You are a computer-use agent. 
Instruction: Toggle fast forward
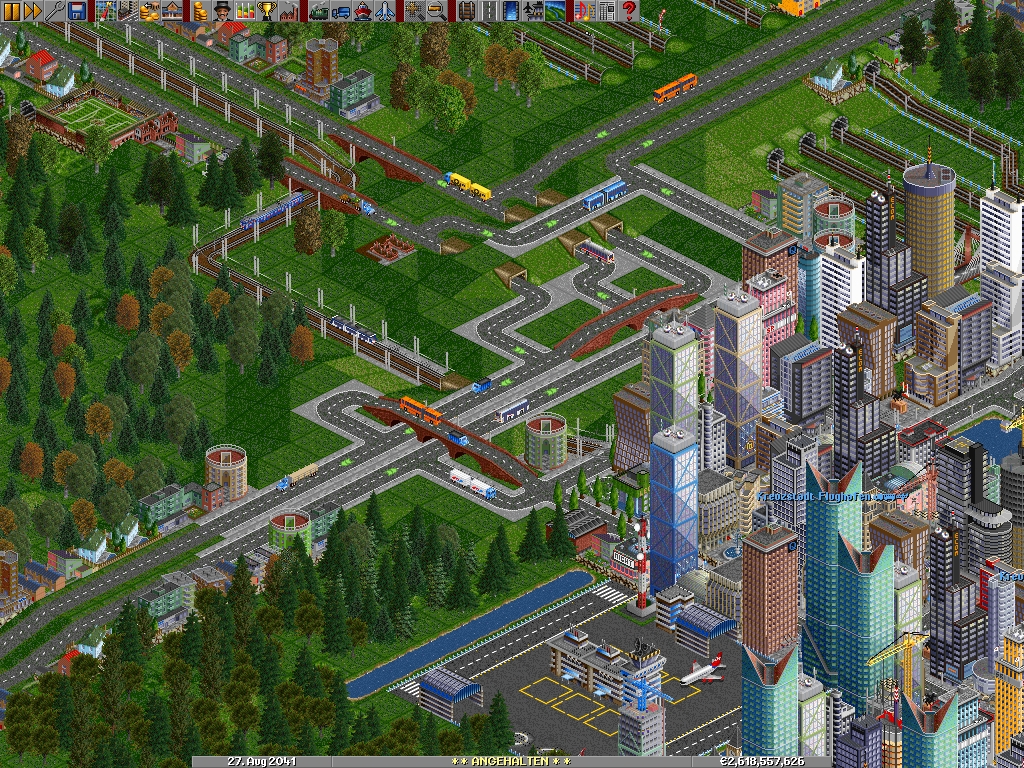tap(33, 11)
